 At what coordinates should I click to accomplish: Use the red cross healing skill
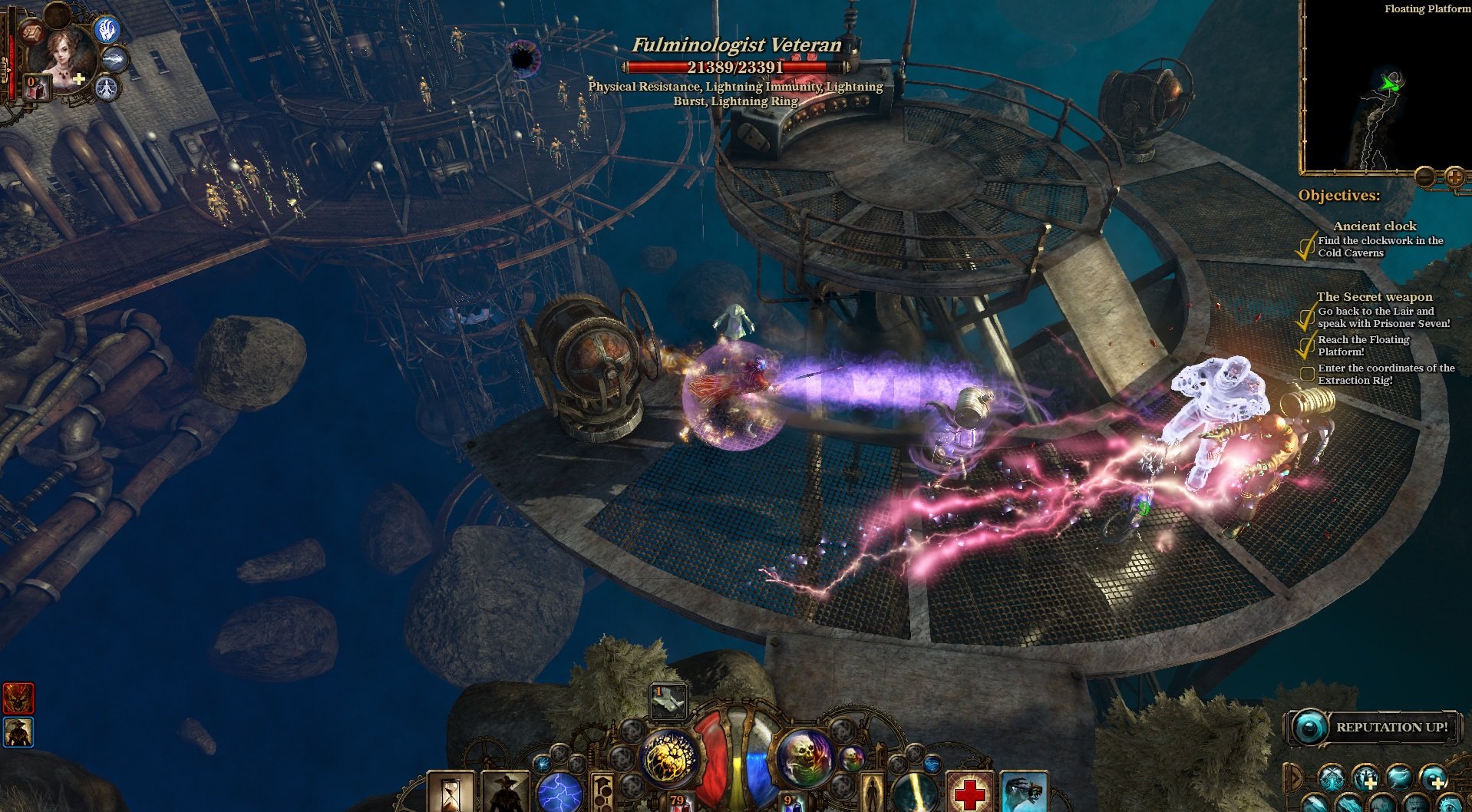click(969, 794)
